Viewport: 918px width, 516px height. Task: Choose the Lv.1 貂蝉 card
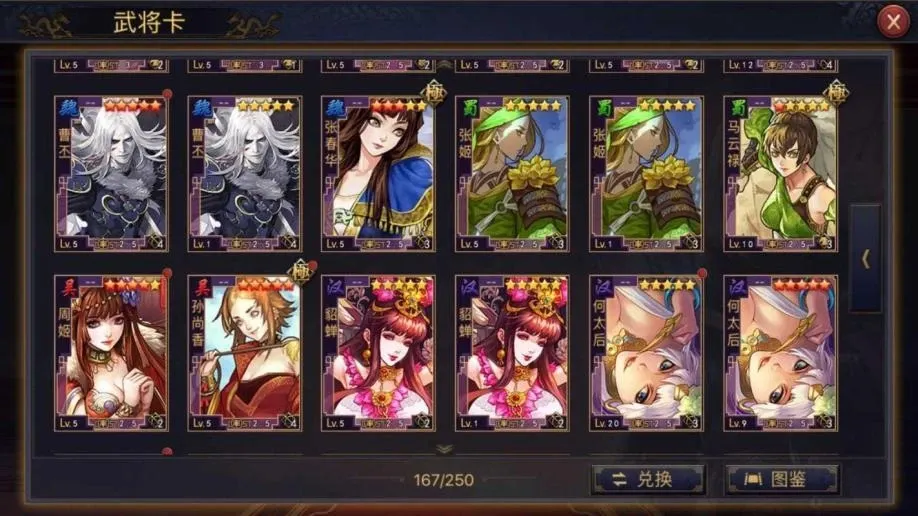[x=512, y=353]
